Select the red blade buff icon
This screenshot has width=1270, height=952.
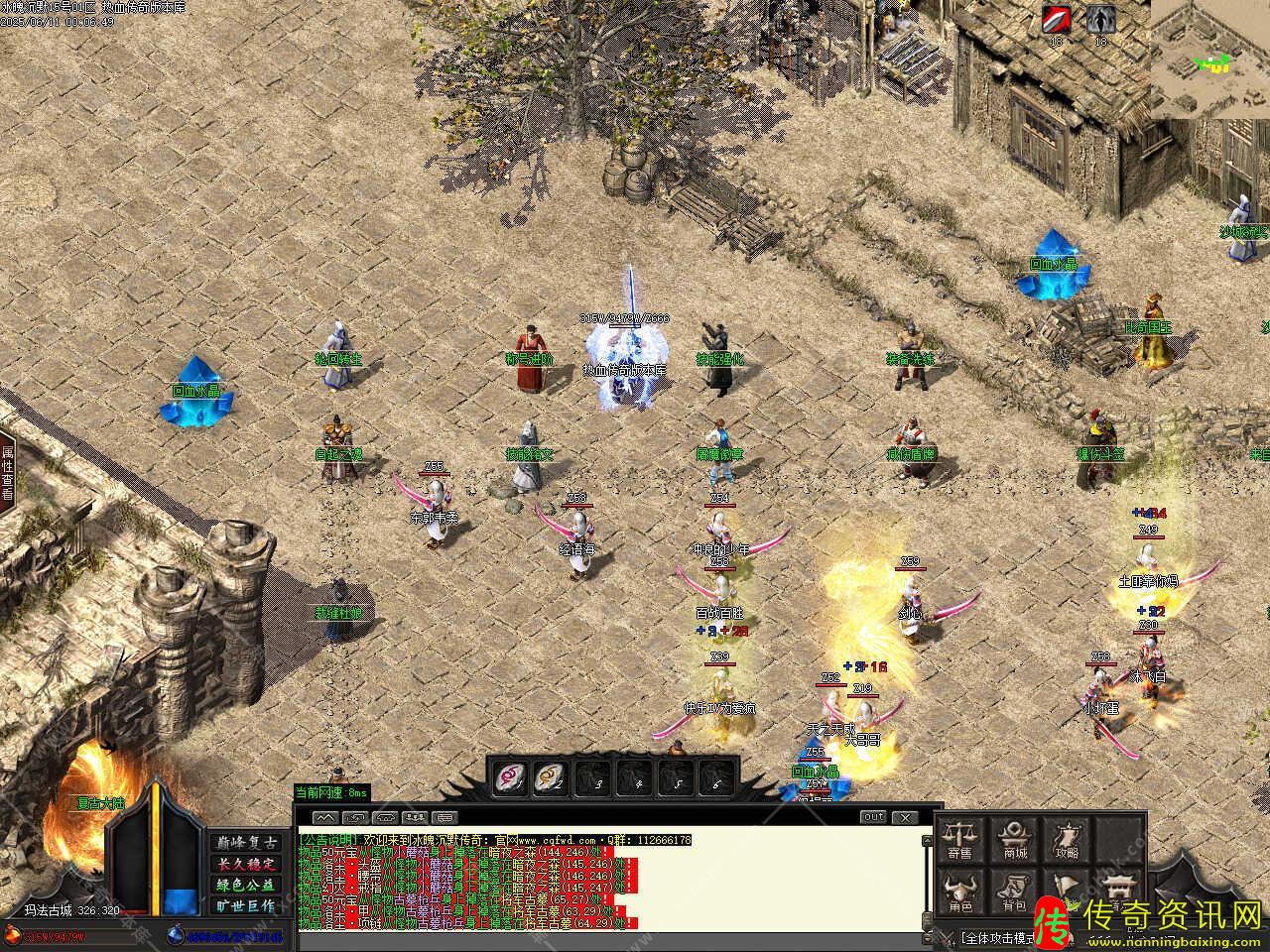1057,20
